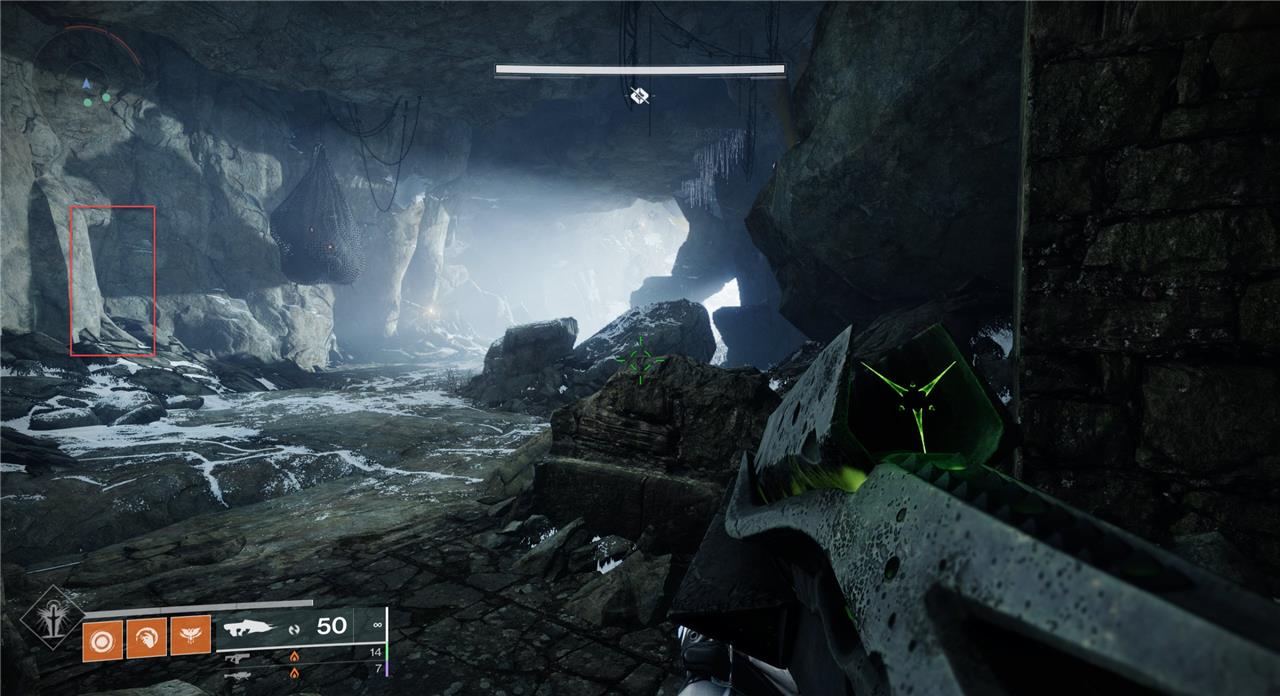Choose the heavy weapon with 7 ammo
1280x696 pixels.
(x=237, y=675)
